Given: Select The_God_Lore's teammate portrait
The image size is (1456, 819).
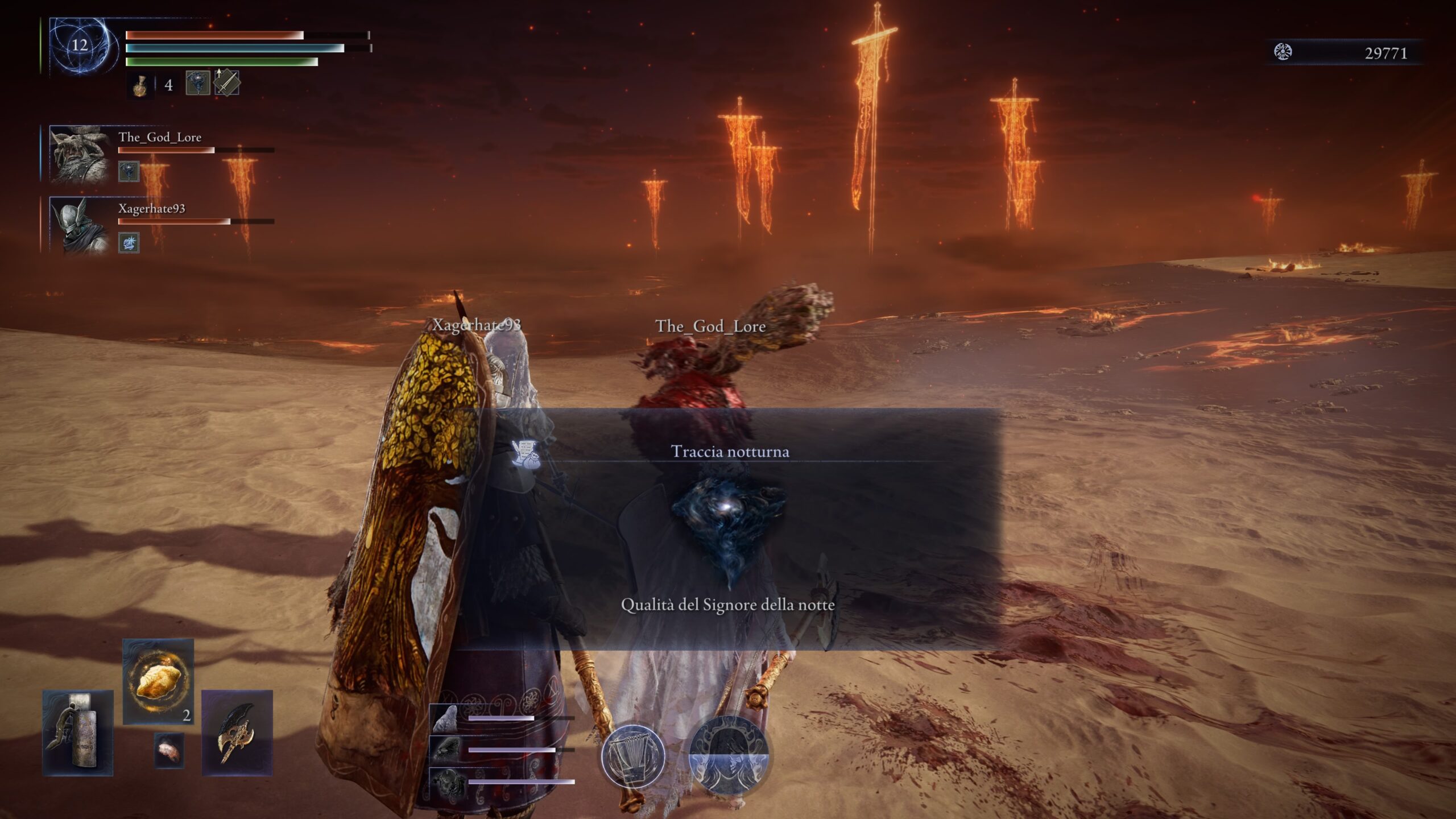Looking at the screenshot, I should click(x=78, y=154).
